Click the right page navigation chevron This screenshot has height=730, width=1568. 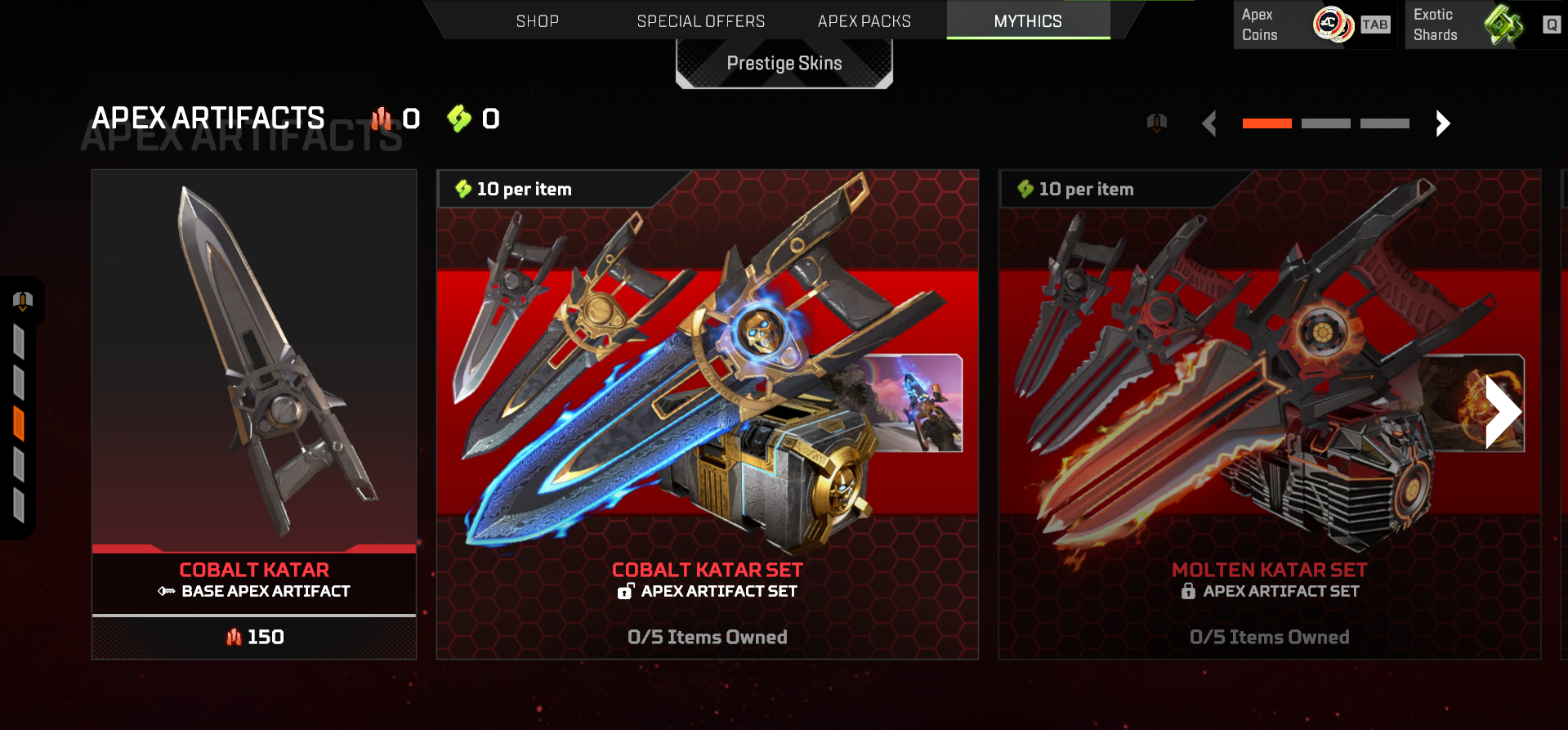[1442, 123]
